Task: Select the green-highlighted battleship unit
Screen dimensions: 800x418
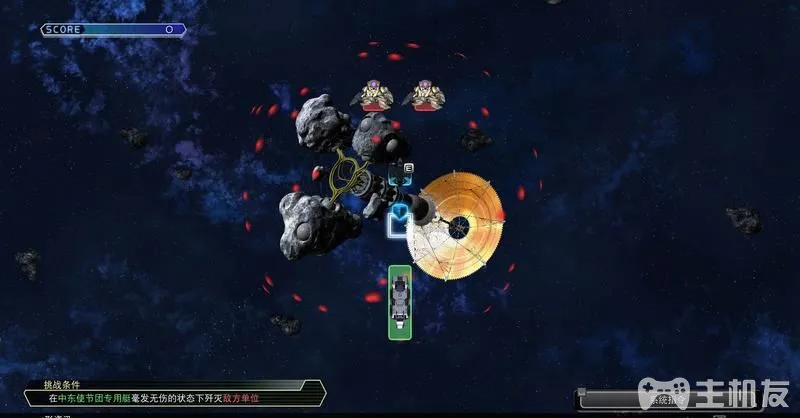Action: point(401,301)
